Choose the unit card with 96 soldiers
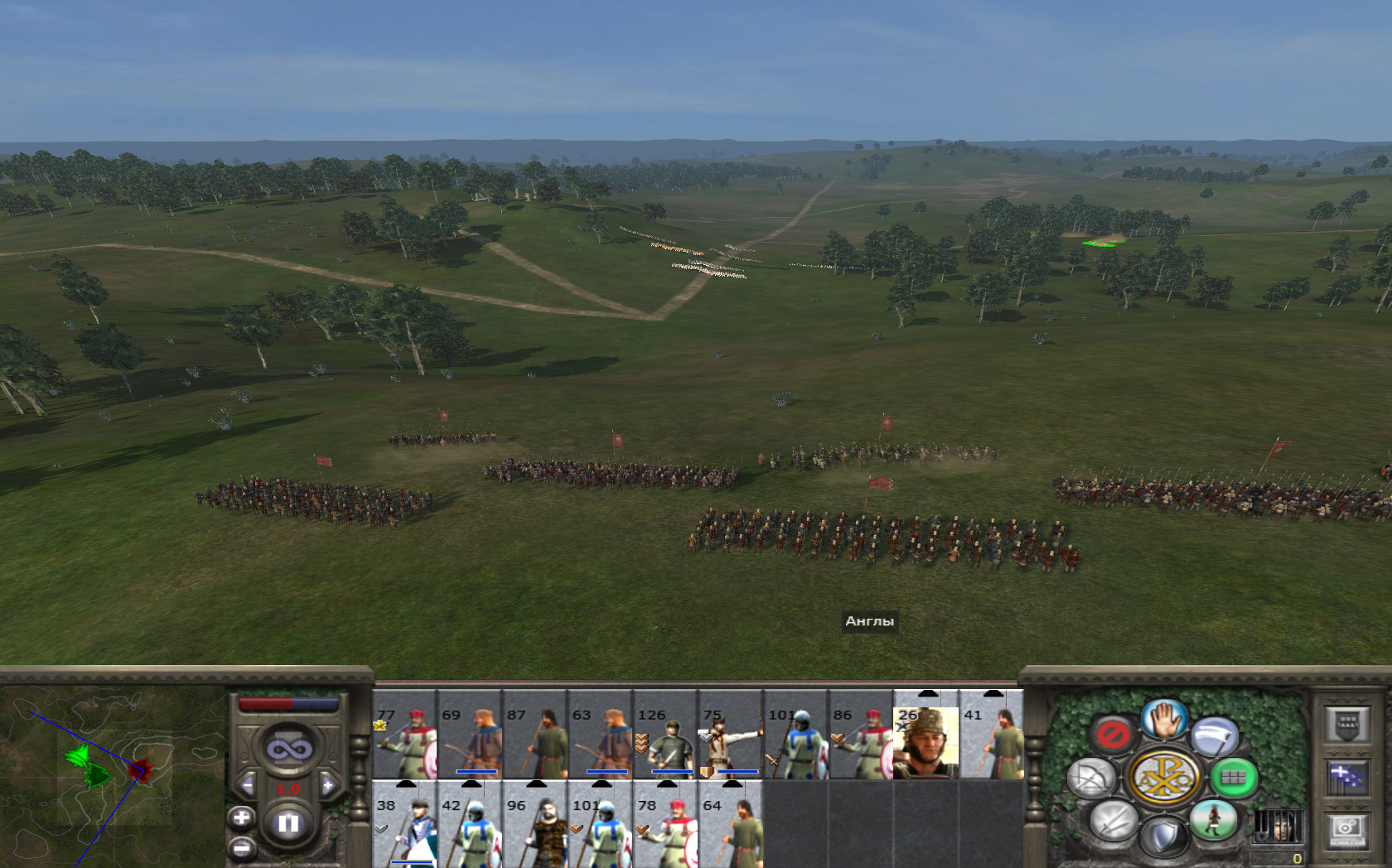Viewport: 1392px width, 868px height. (534, 827)
